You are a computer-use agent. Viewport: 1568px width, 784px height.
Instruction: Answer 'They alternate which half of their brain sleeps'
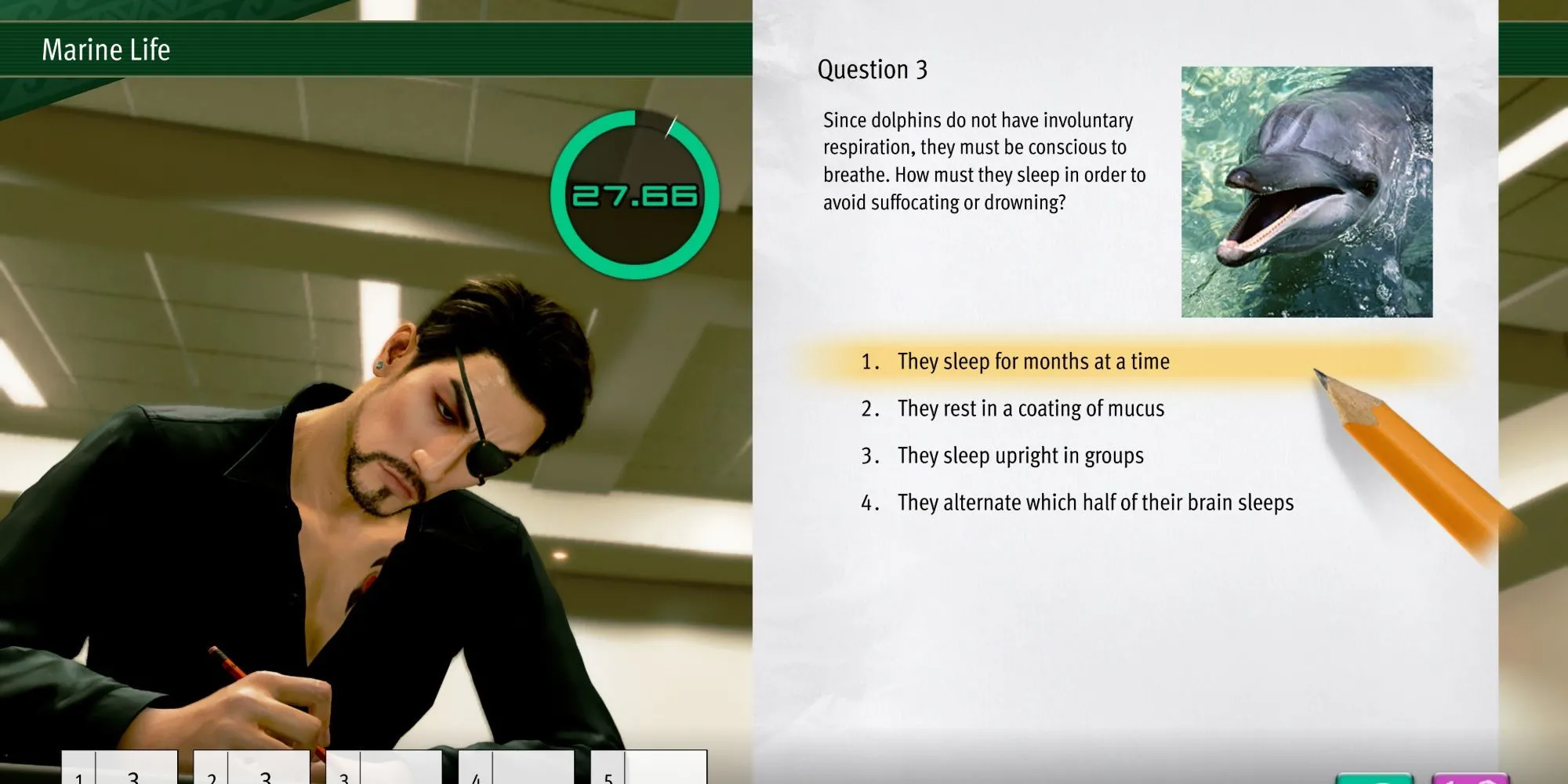(1094, 503)
